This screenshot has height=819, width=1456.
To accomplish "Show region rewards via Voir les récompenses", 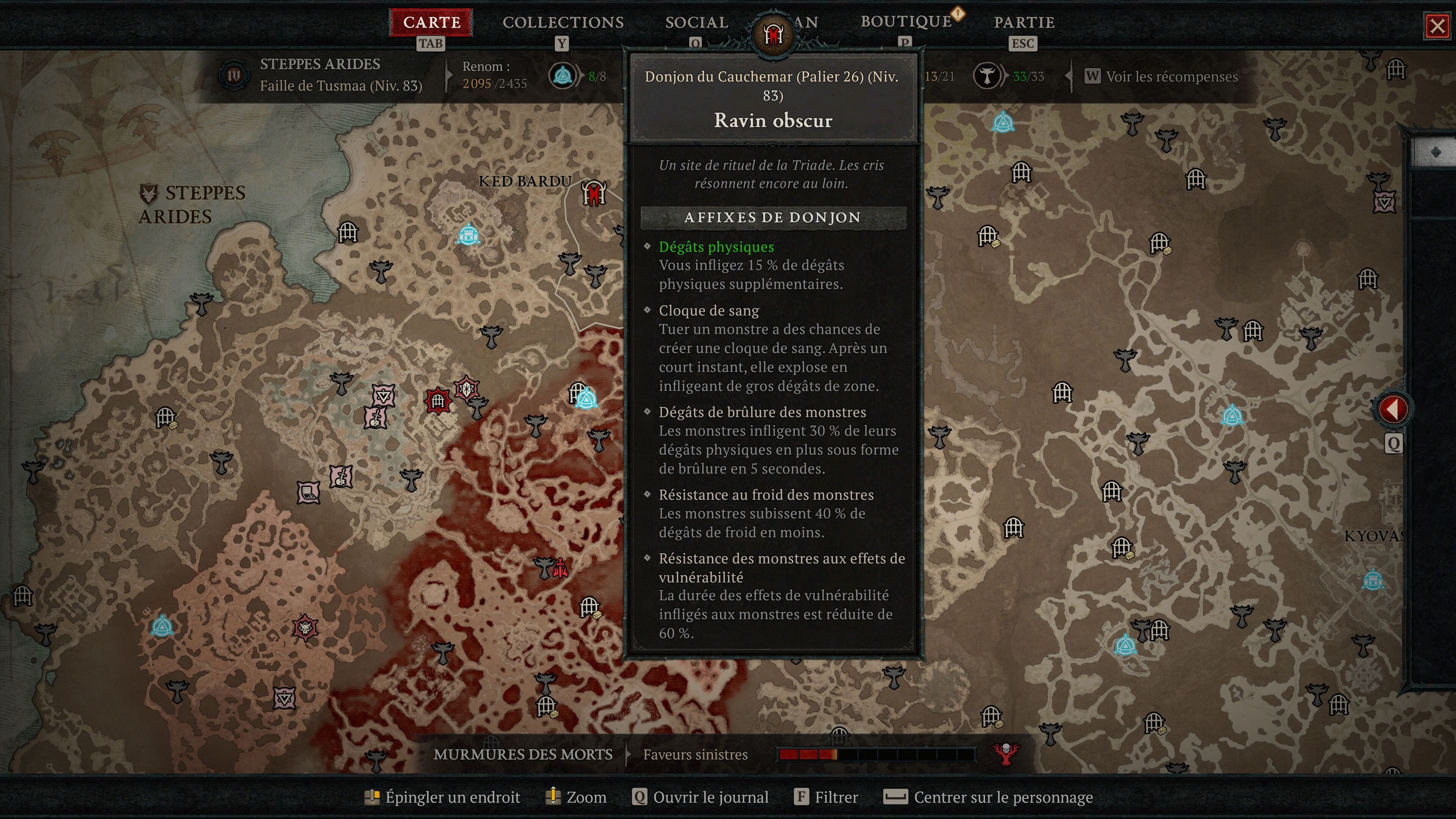I will [1171, 77].
